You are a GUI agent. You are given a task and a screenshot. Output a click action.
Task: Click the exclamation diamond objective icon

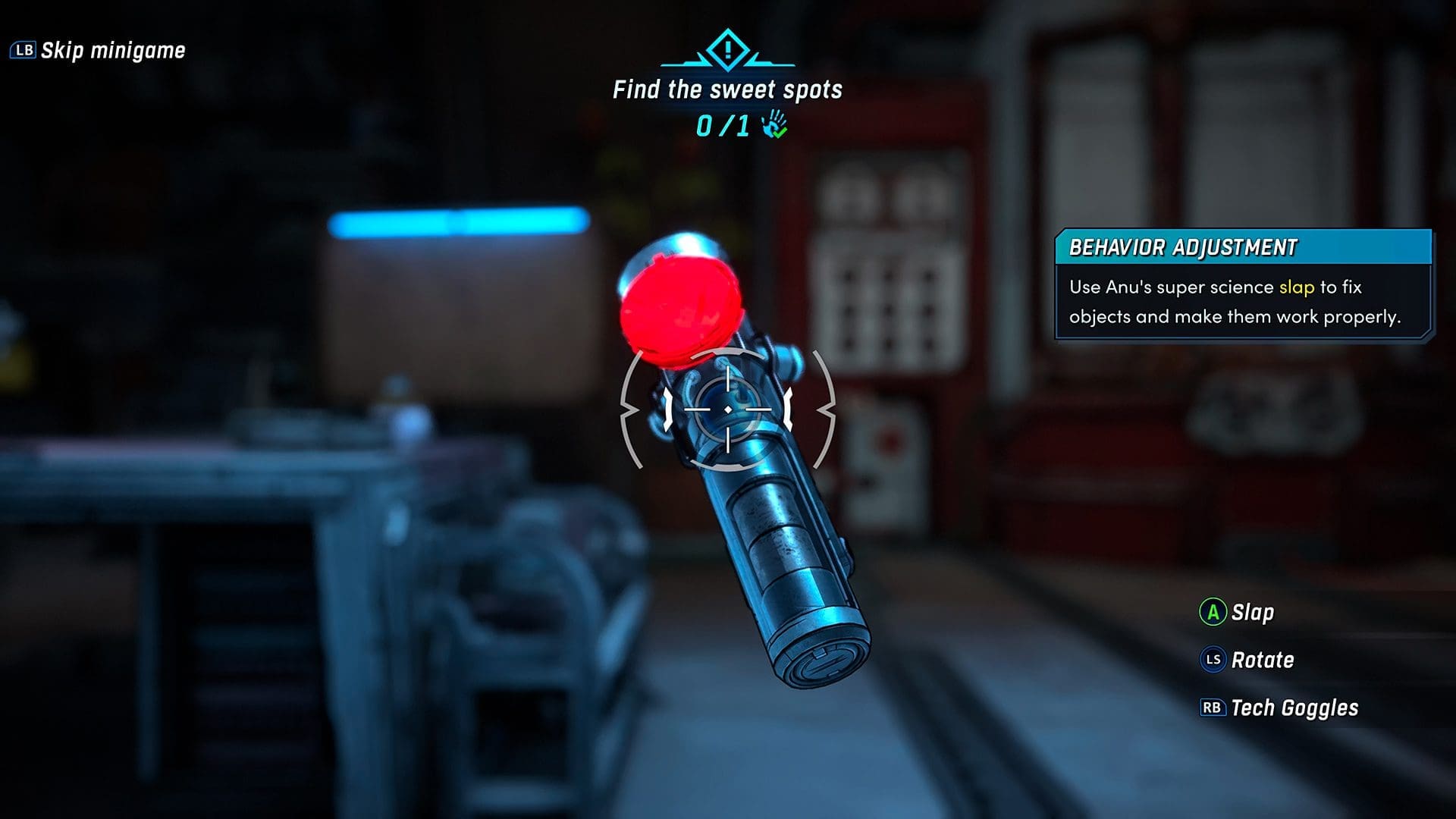727,50
